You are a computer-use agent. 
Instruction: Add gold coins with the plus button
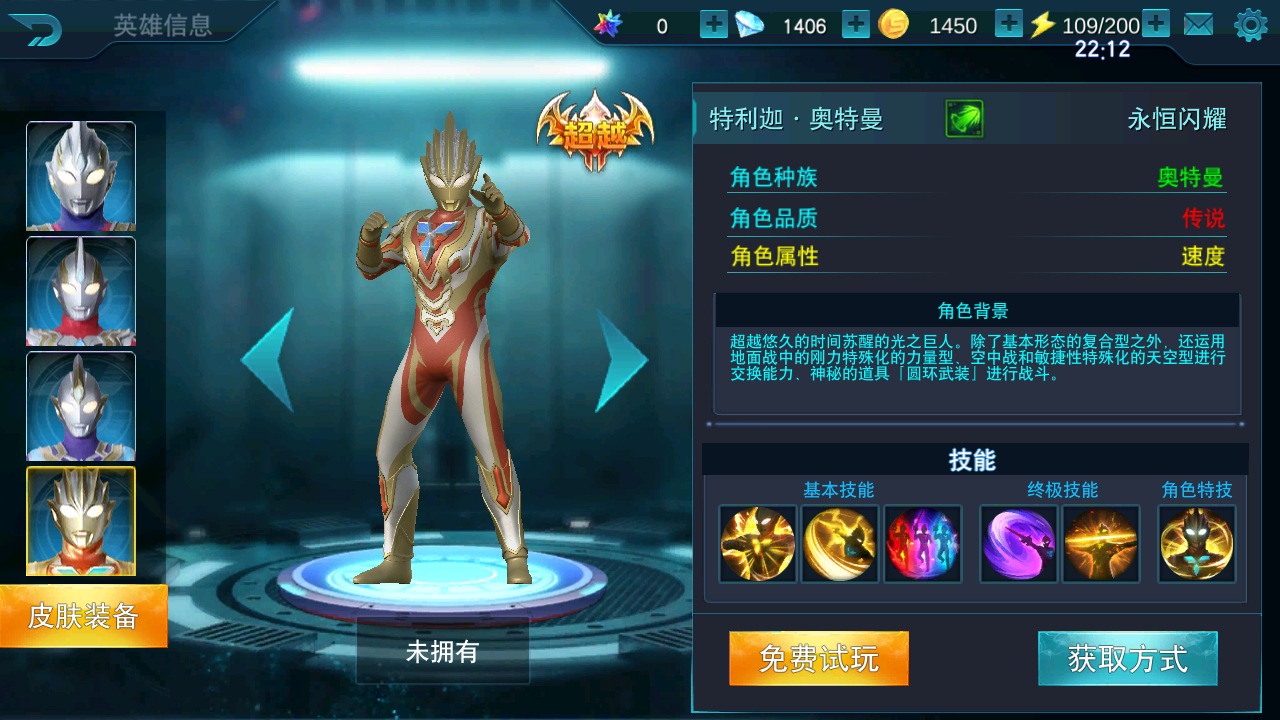(1009, 24)
